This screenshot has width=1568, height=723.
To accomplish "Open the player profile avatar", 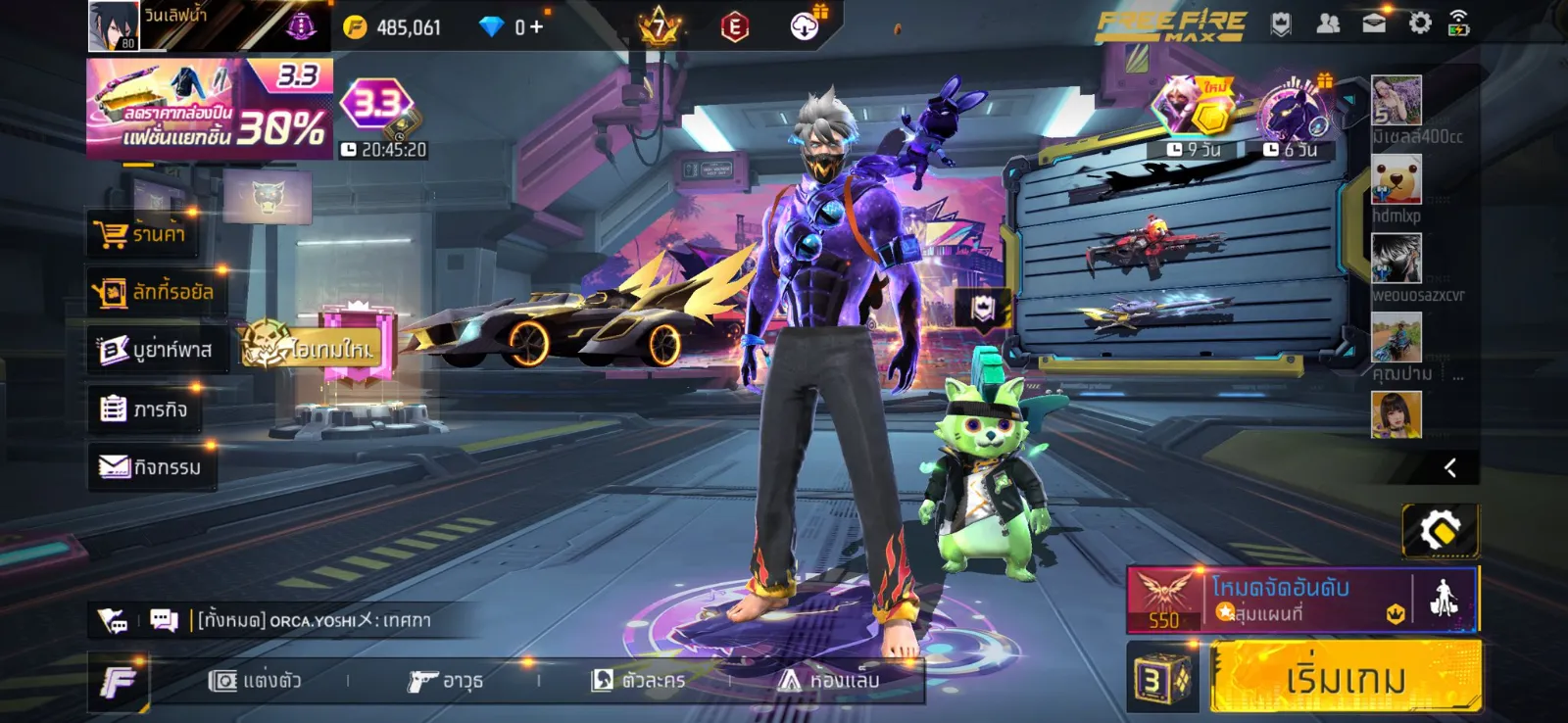I will (114, 25).
